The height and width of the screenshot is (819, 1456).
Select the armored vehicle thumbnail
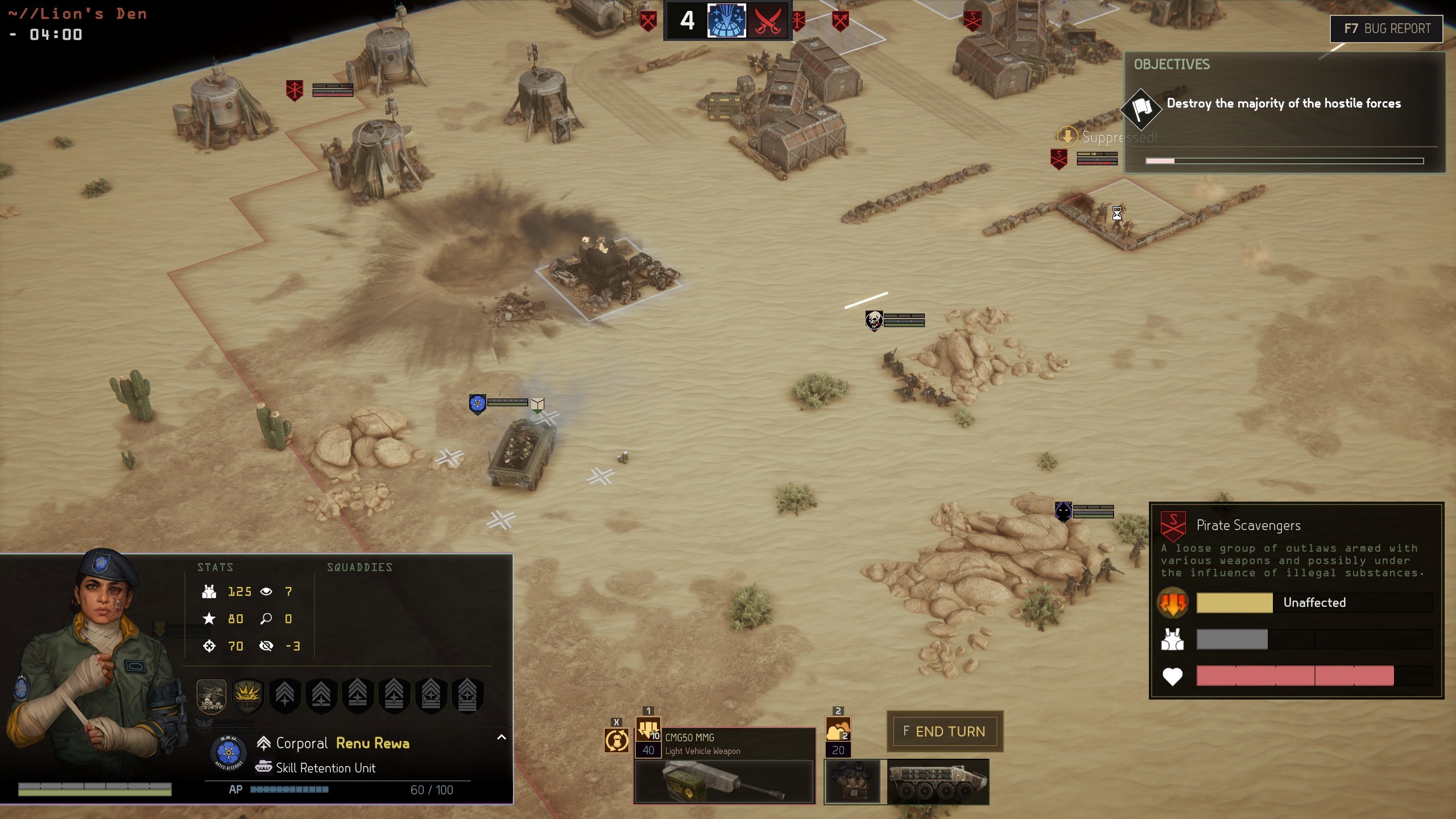pyautogui.click(x=938, y=781)
